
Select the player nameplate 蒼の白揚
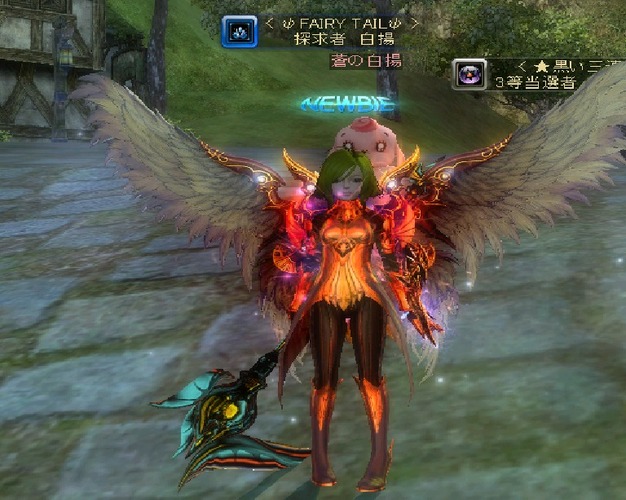click(366, 61)
